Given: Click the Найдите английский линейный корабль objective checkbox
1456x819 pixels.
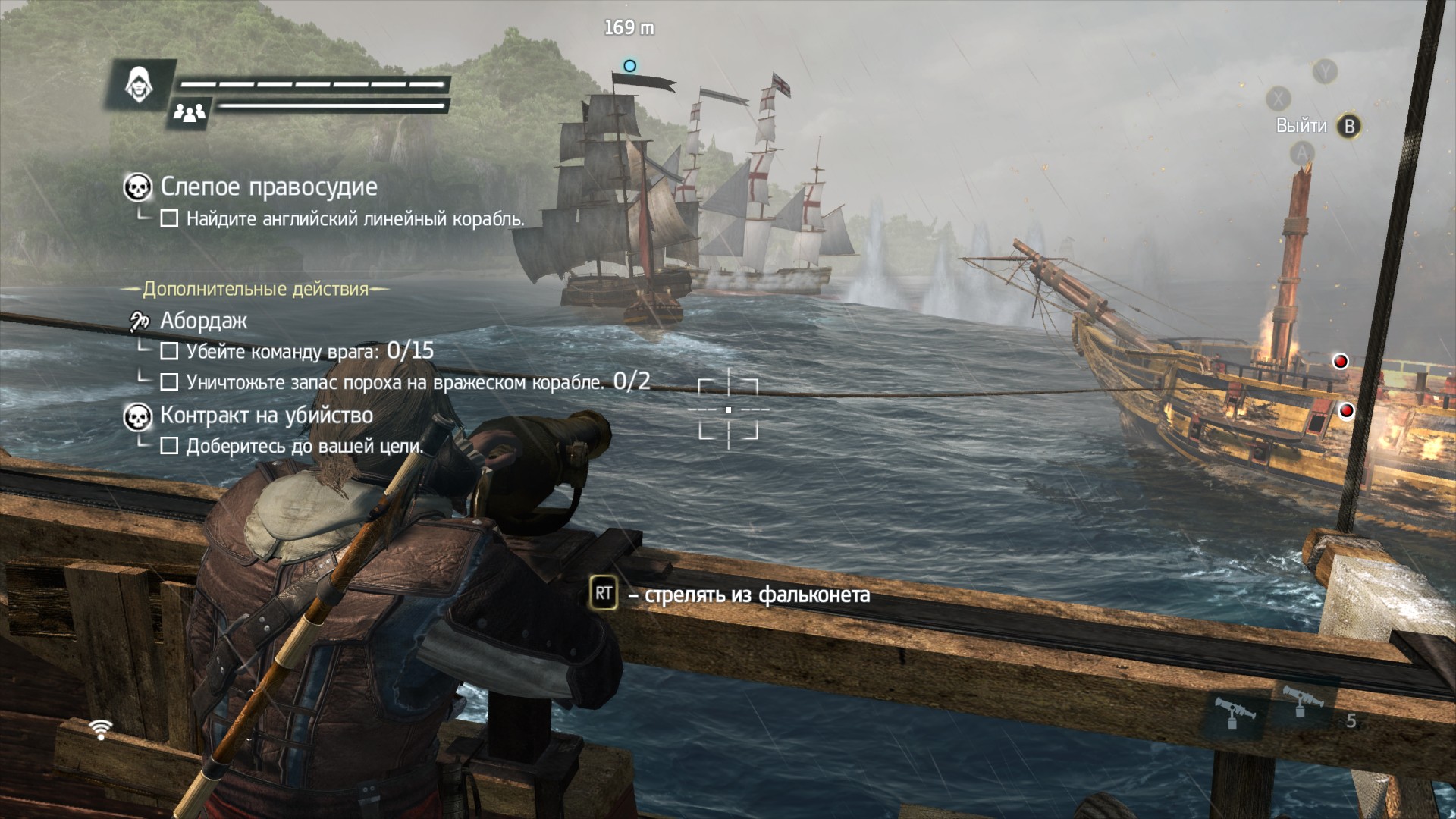Looking at the screenshot, I should pos(169,219).
